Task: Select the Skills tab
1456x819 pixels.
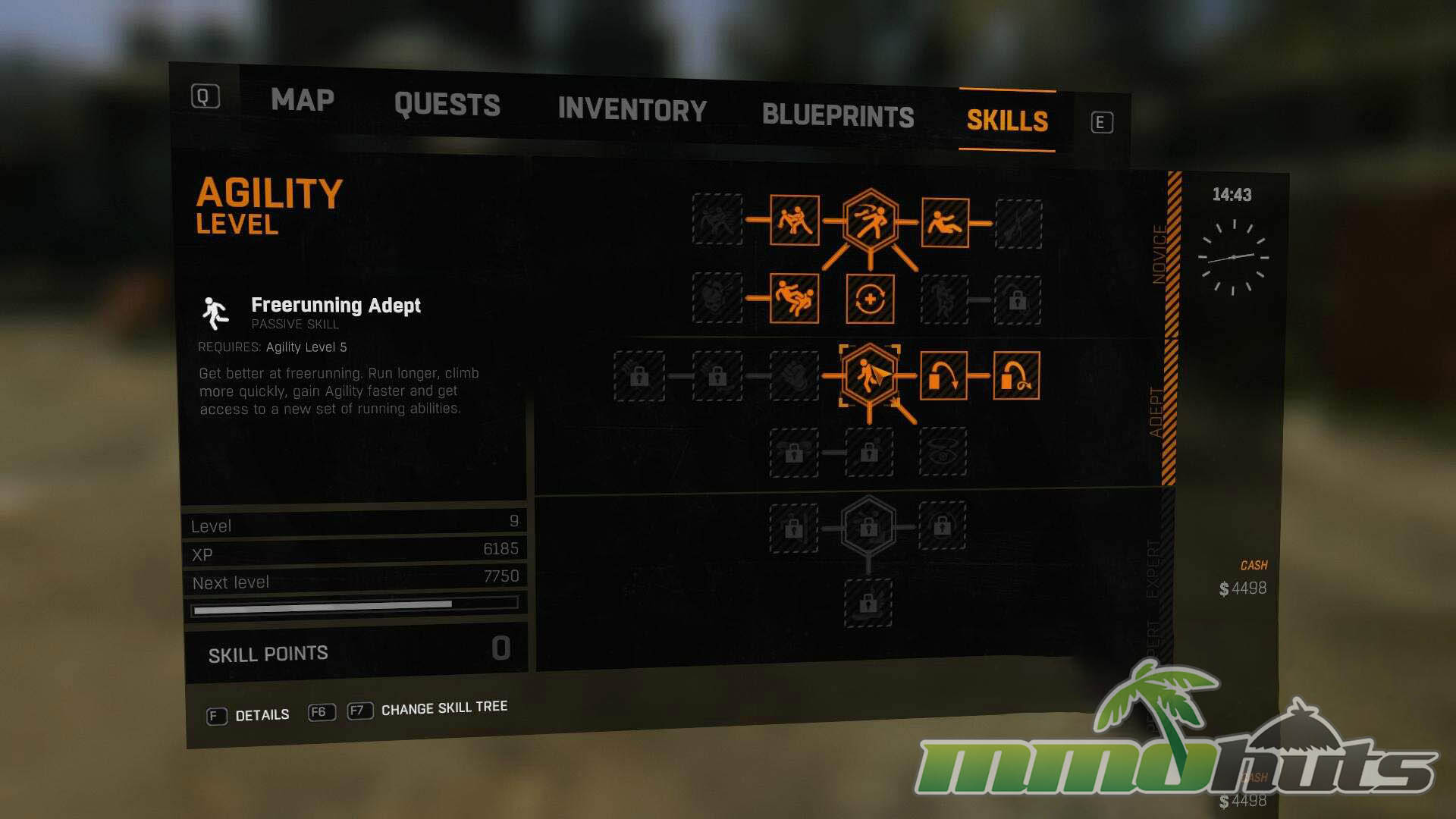Action: click(1007, 121)
